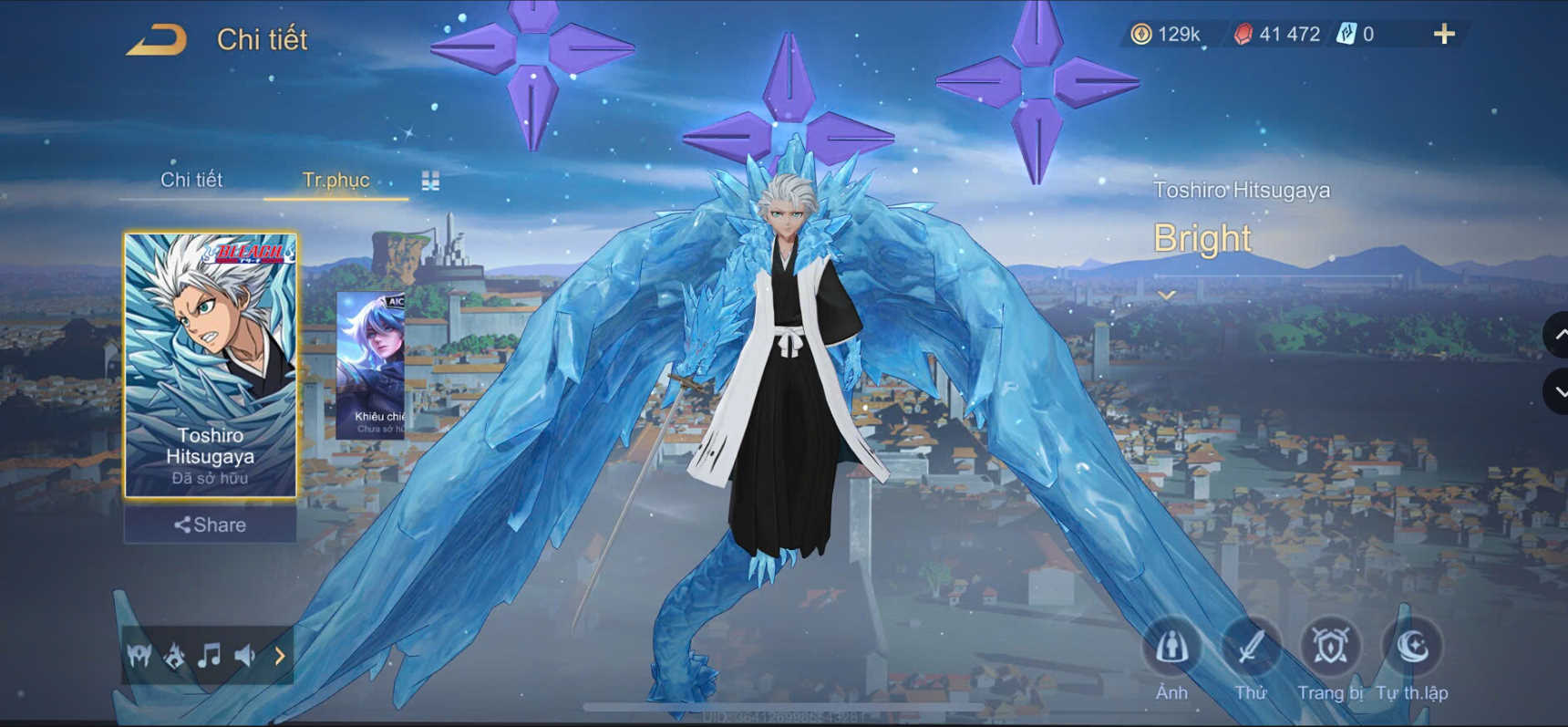Image resolution: width=1568 pixels, height=727 pixels.
Task: Switch to the Chi tiết tab
Action: tap(193, 180)
